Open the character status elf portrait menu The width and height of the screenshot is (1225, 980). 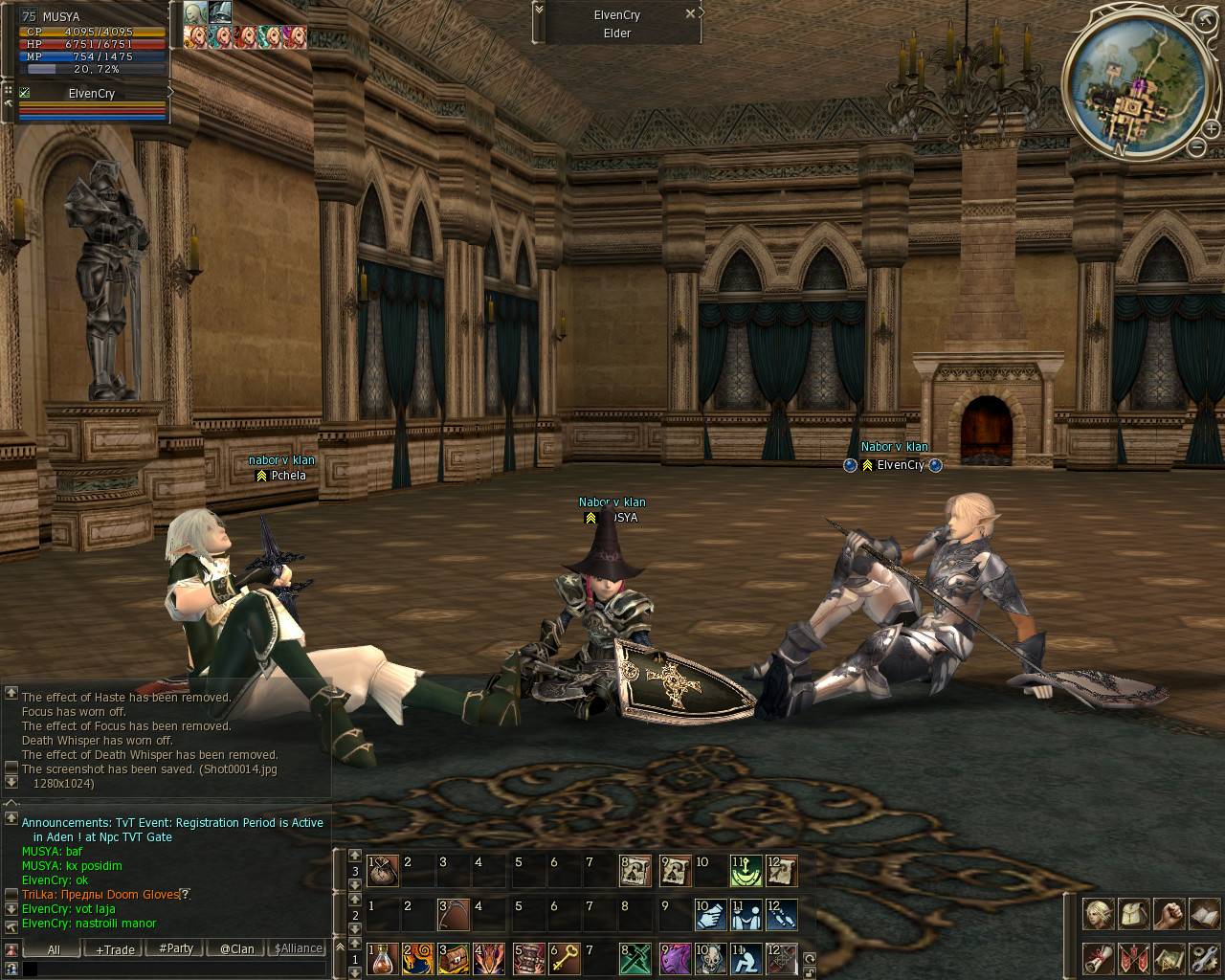point(1098,915)
